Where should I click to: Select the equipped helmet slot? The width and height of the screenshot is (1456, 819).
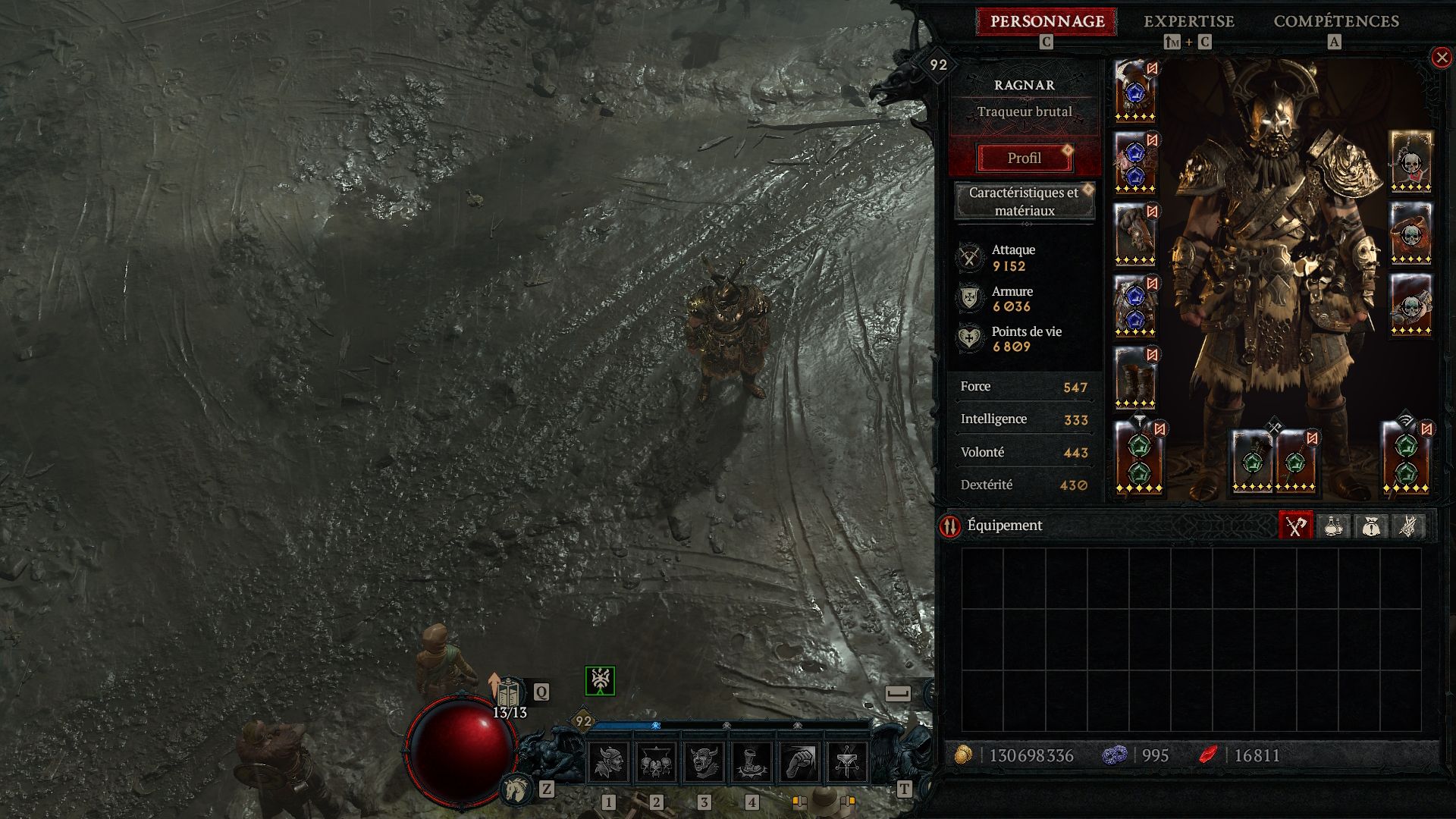click(1135, 91)
